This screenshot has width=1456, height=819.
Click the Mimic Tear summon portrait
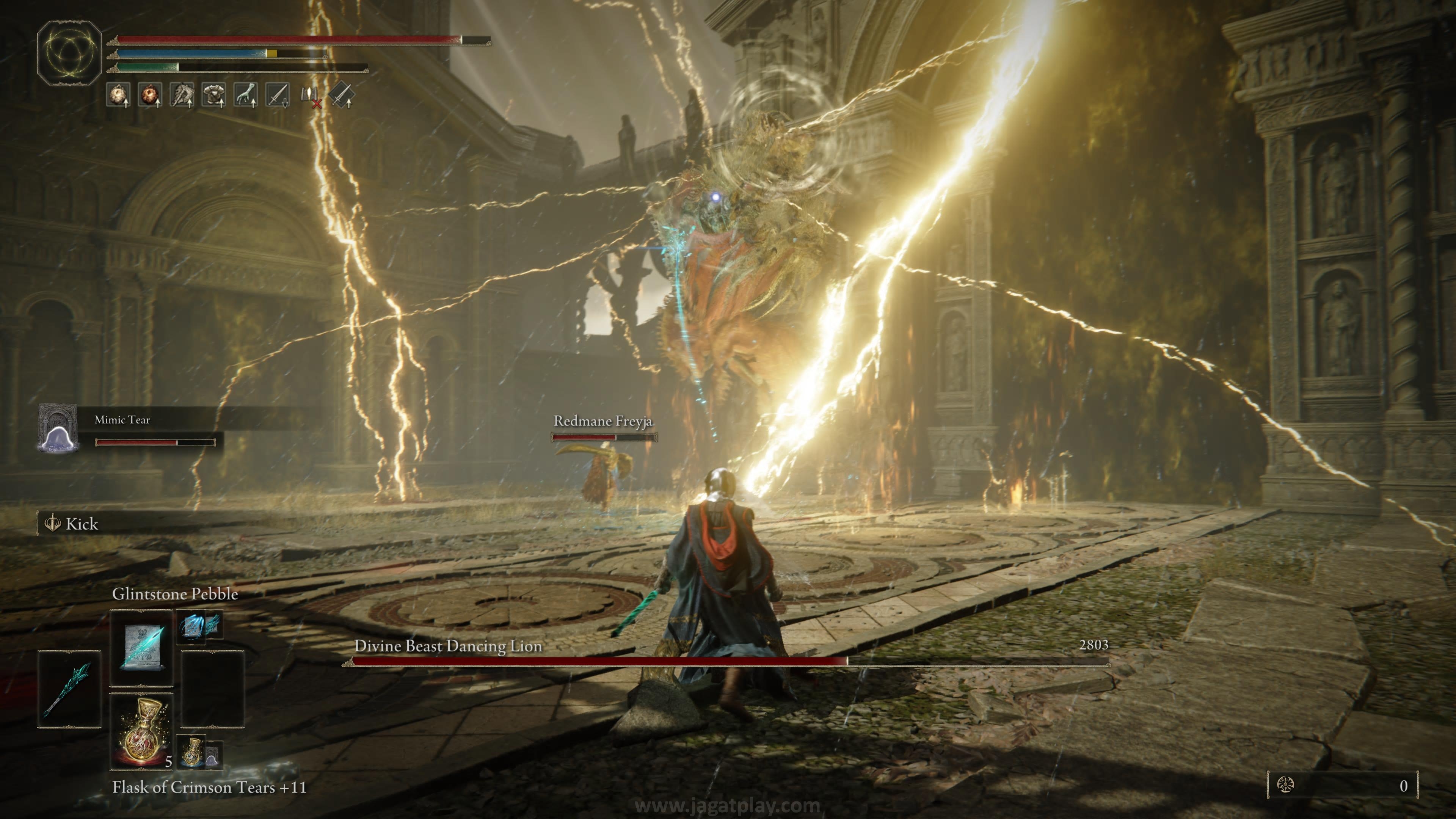58,428
